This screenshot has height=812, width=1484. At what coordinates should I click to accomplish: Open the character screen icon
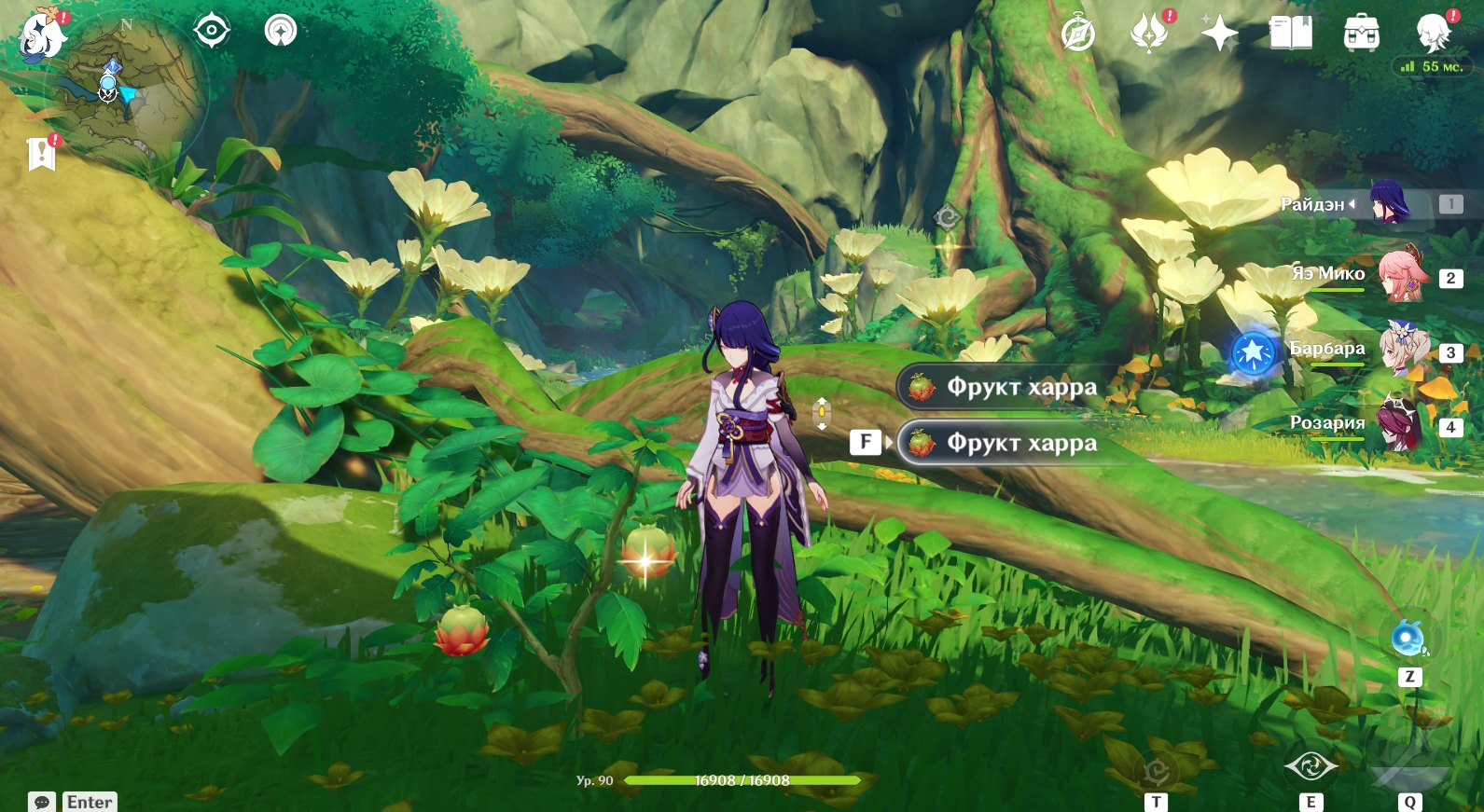coord(1433,33)
